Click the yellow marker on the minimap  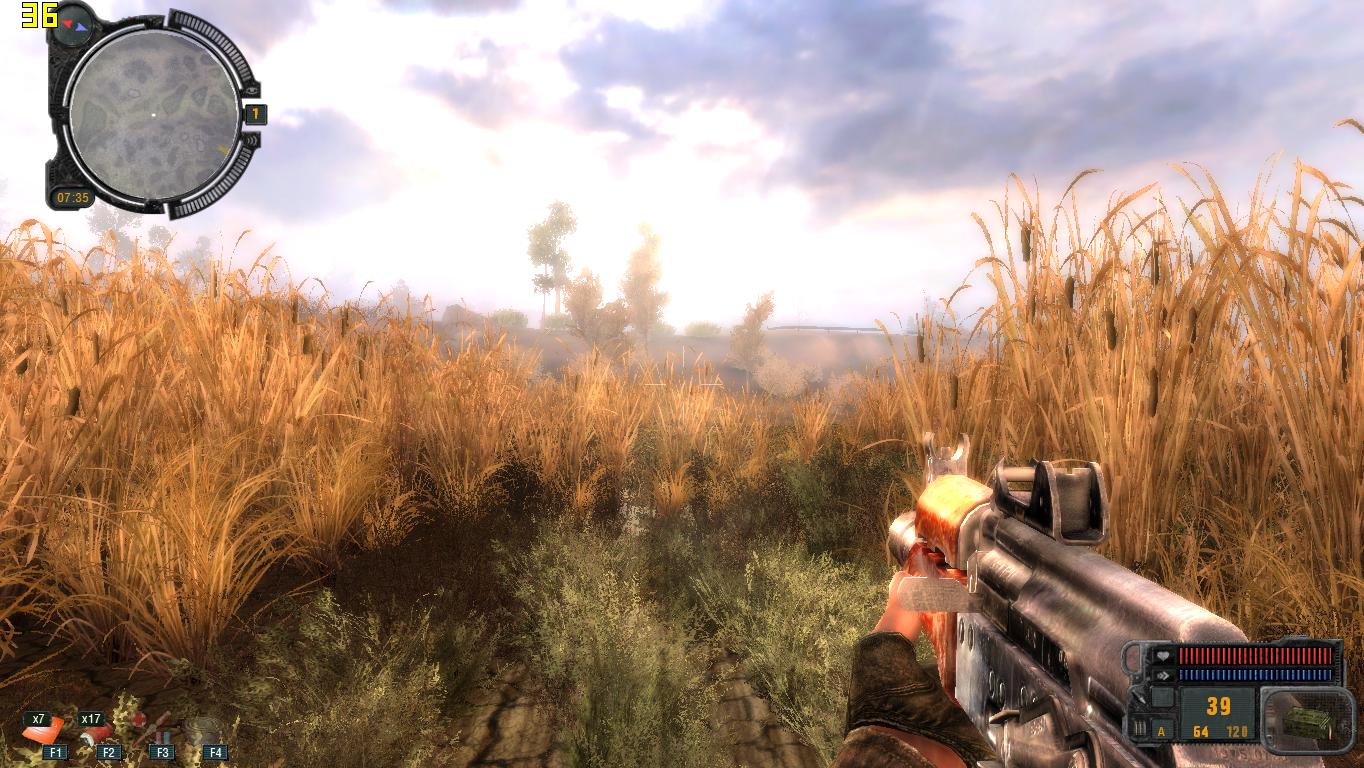[x=222, y=151]
